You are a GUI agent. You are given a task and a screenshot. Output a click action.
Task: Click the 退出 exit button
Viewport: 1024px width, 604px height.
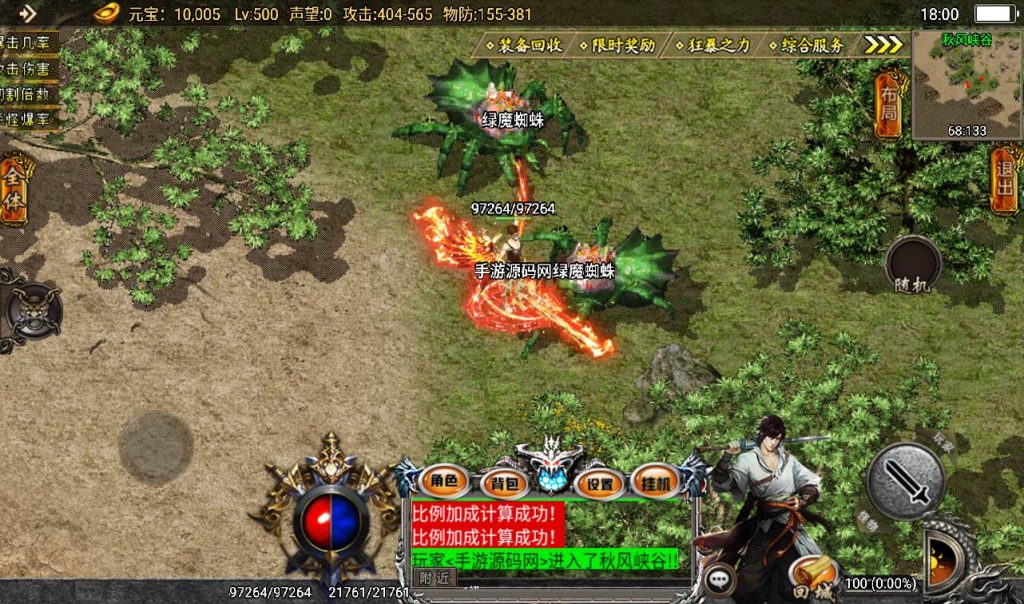pos(1004,179)
